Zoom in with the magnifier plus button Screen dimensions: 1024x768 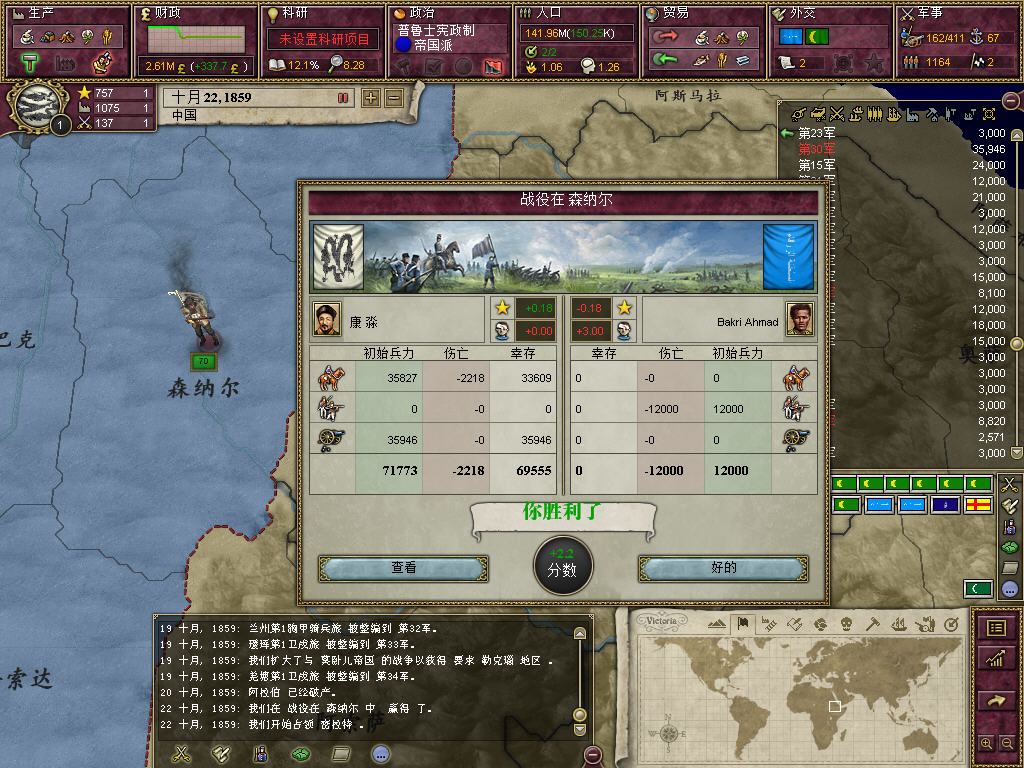pos(986,743)
